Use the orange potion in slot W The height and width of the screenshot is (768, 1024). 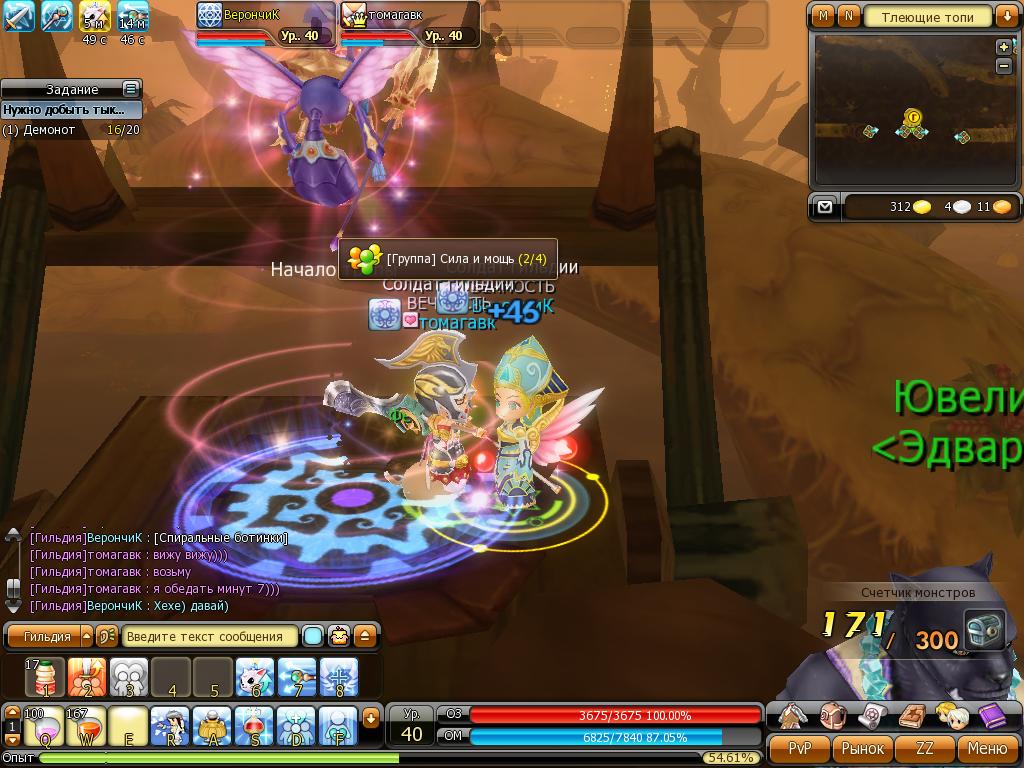point(86,726)
